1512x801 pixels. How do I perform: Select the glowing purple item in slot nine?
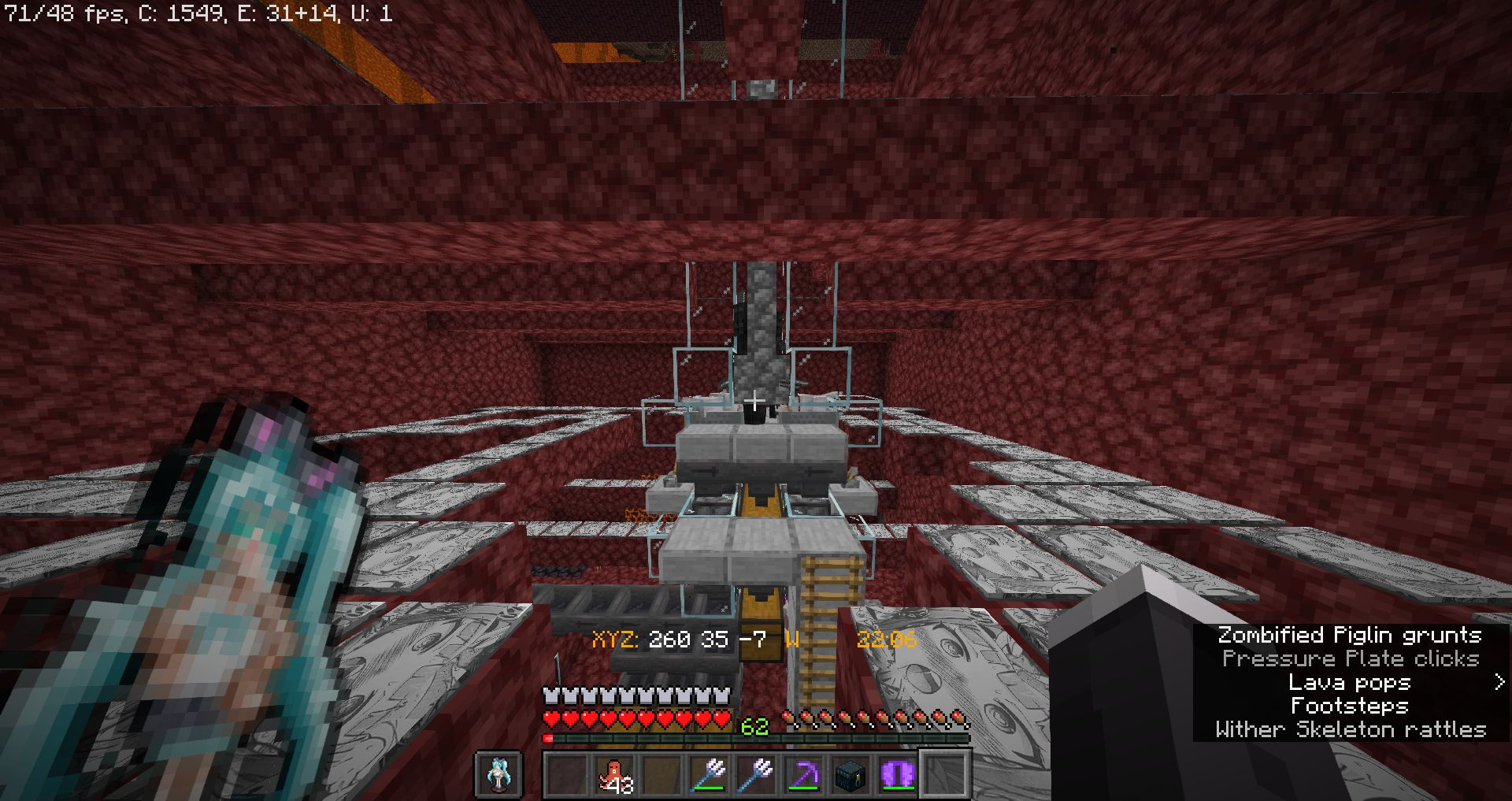click(x=898, y=774)
